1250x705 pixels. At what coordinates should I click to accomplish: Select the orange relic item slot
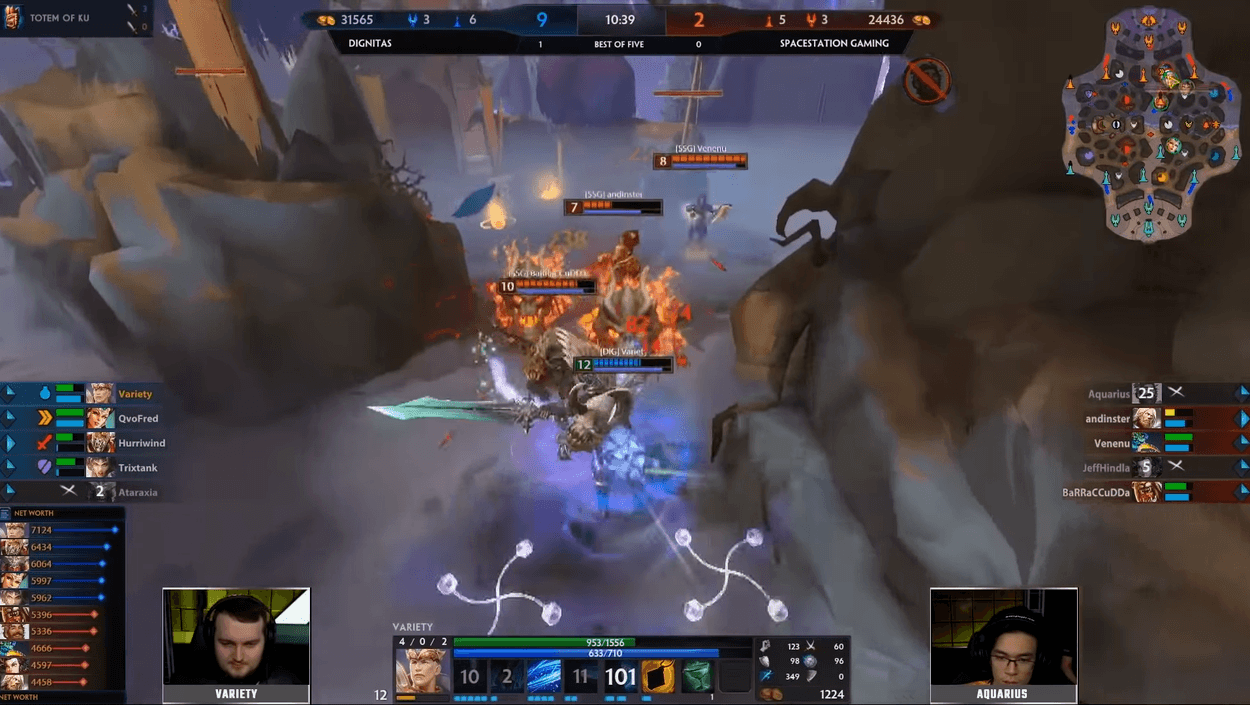click(x=658, y=677)
